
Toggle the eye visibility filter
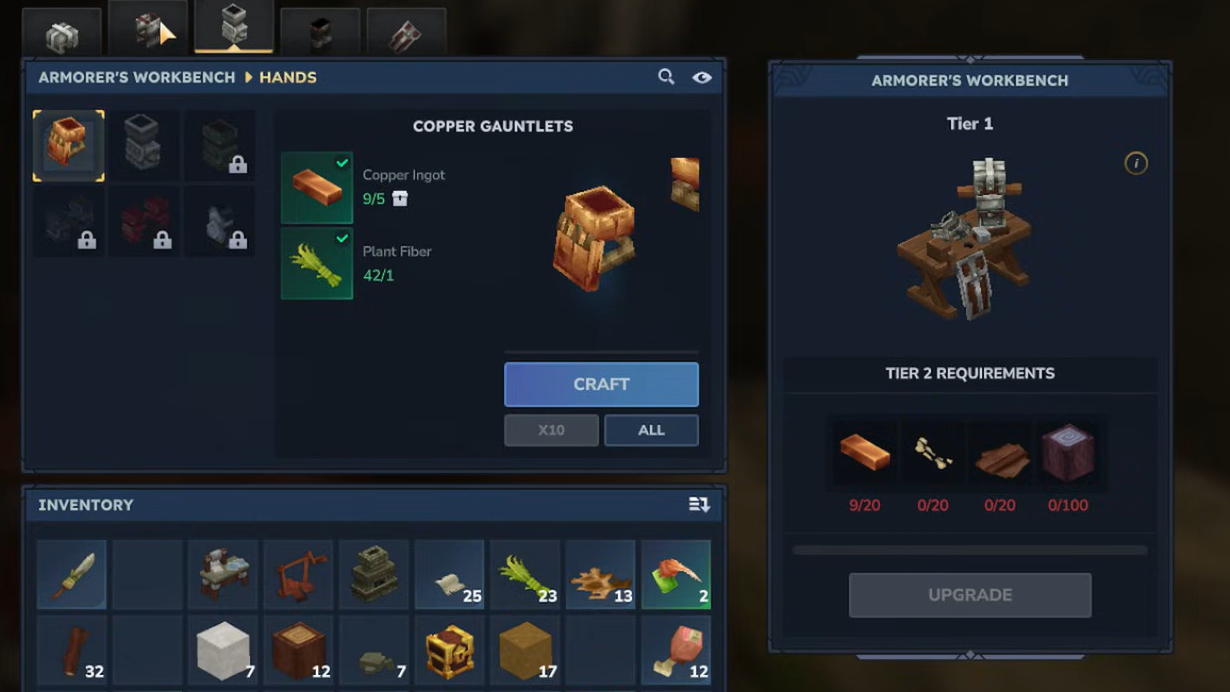(702, 77)
